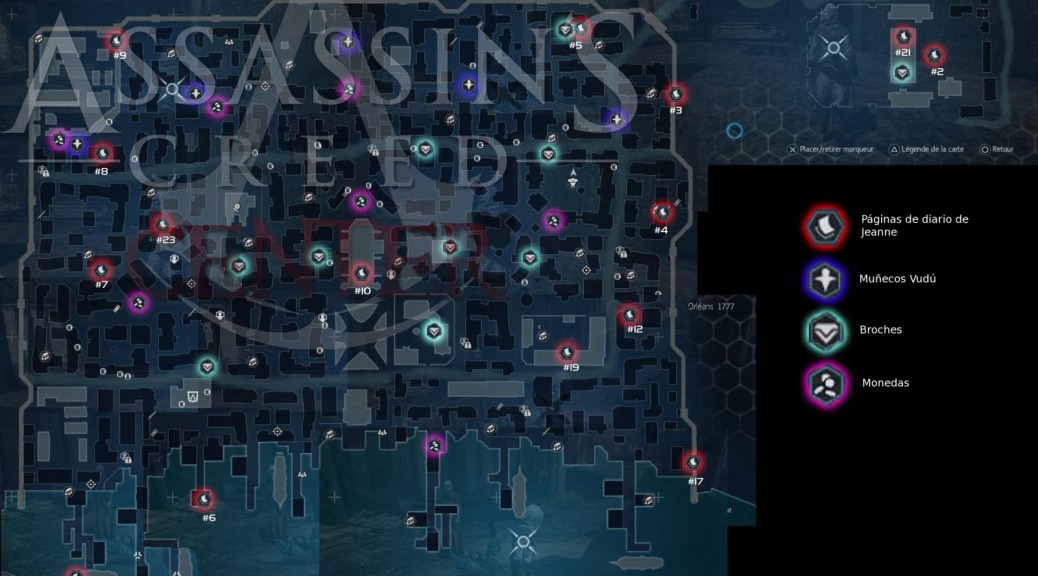Select the journal page marker #7
The width and height of the screenshot is (1038, 576).
[101, 269]
